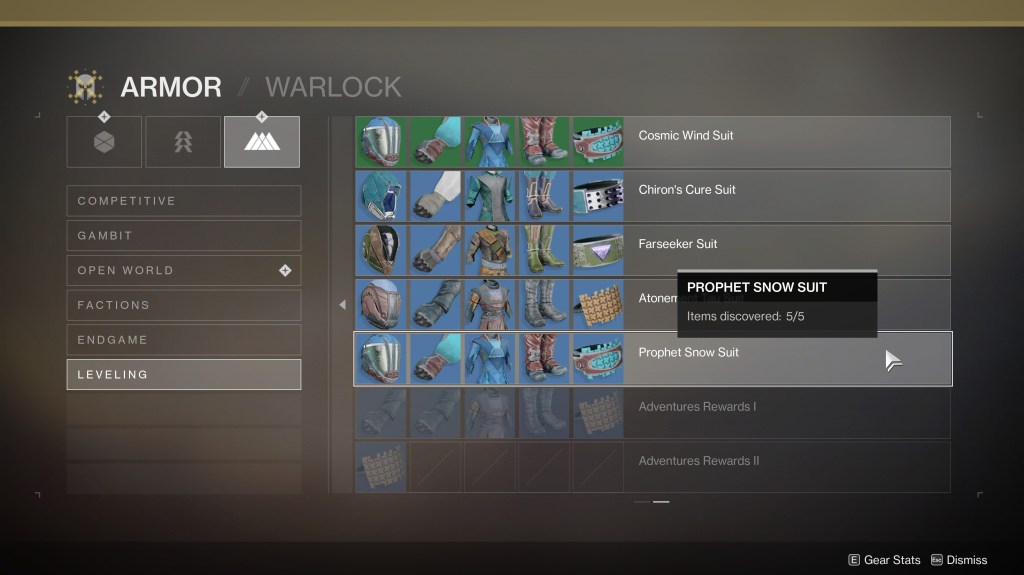Select the Warlock class tab
Screen dimensions: 1024x575
(261, 142)
